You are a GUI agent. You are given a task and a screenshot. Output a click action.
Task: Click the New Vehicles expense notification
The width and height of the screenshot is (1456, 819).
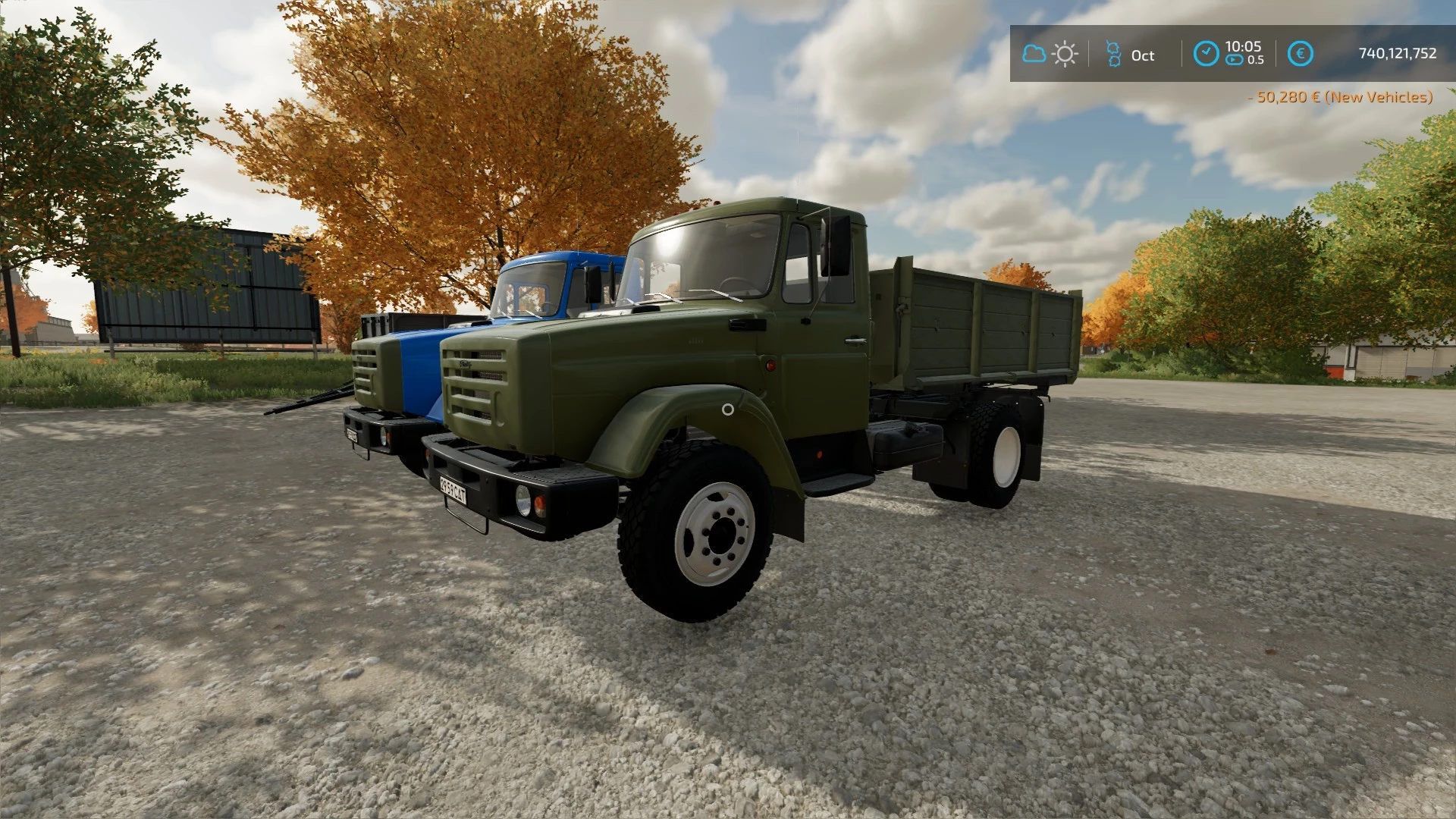coord(1341,98)
